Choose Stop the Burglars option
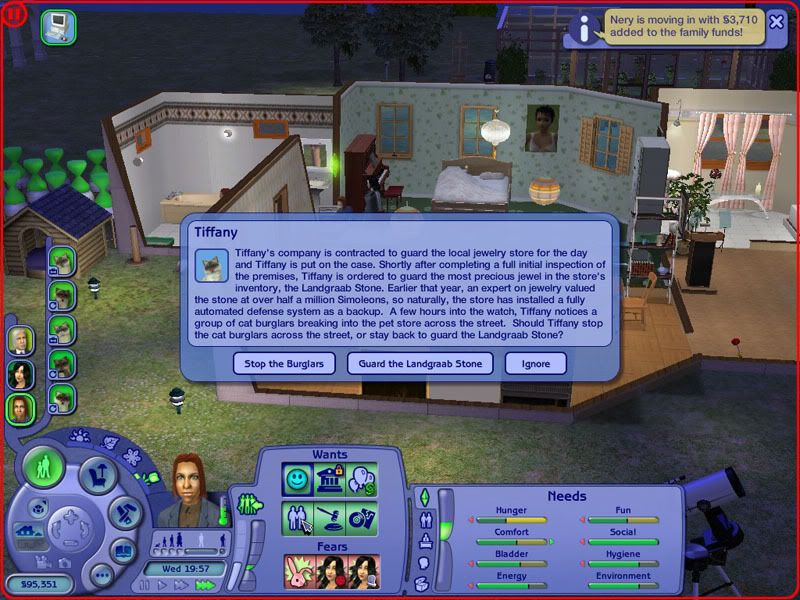This screenshot has width=800, height=600. click(x=285, y=363)
